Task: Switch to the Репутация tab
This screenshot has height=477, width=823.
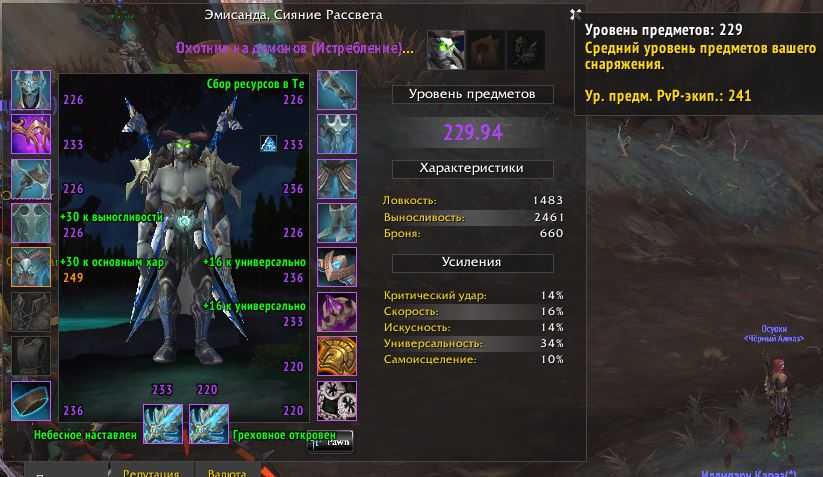Action: 150,472
